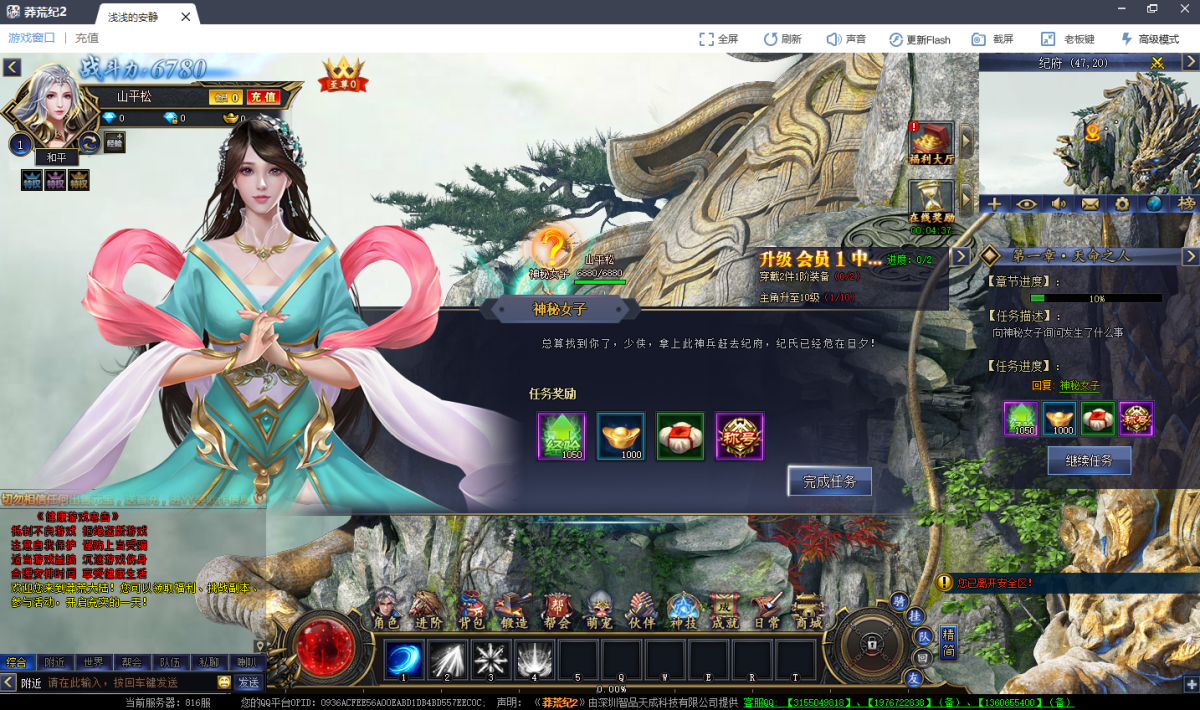
Task: Click the 全屏 fullscreen toolbar button
Action: [x=719, y=39]
